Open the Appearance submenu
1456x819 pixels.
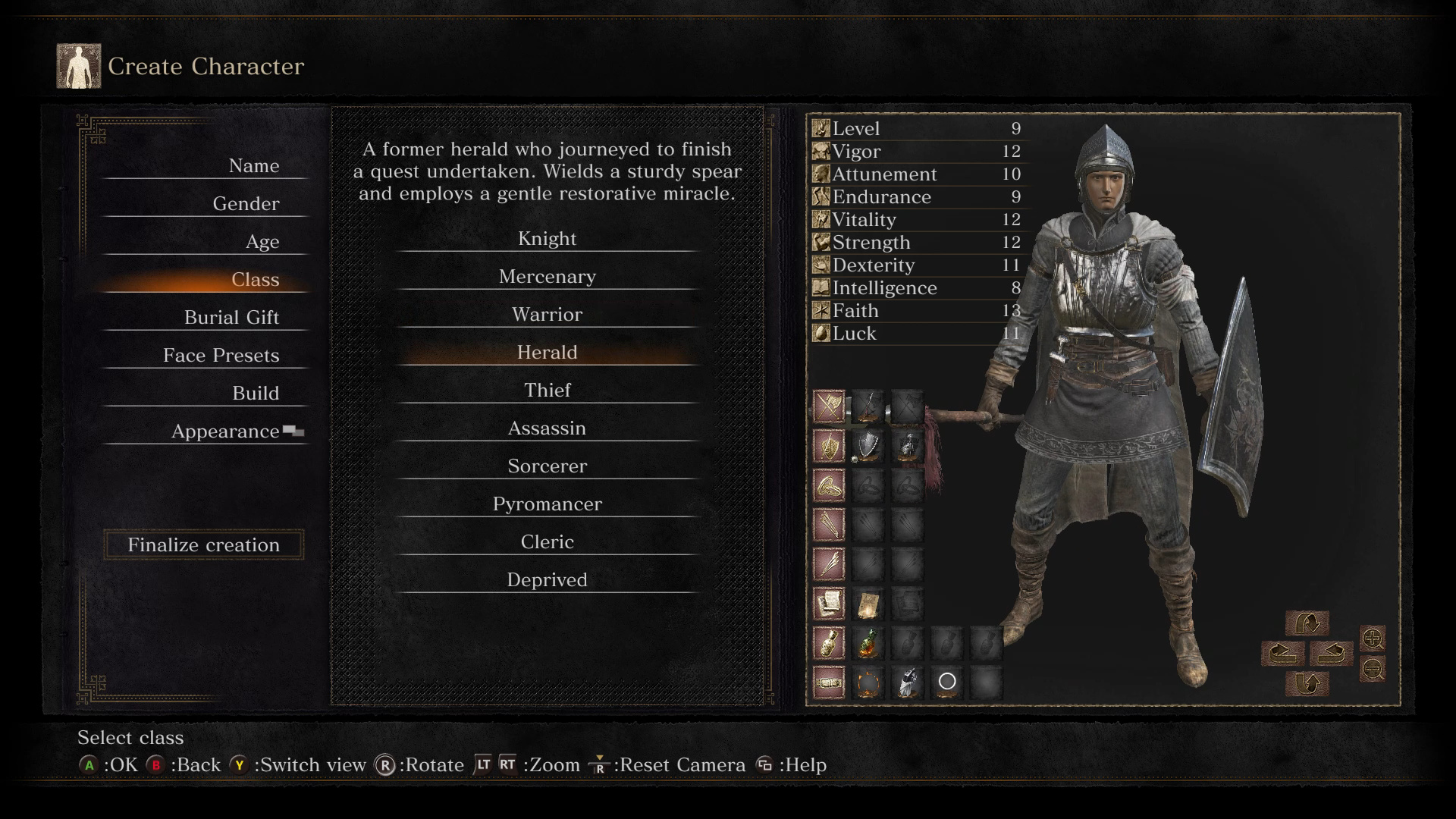225,431
